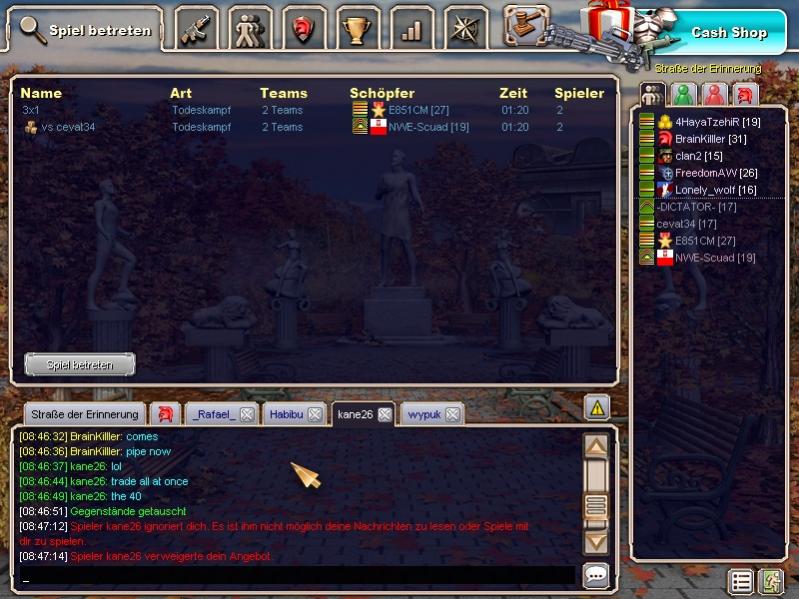Switch to 'Straße der Erinnerung' chat tab
Viewport: 799px width, 599px height.
click(83, 414)
